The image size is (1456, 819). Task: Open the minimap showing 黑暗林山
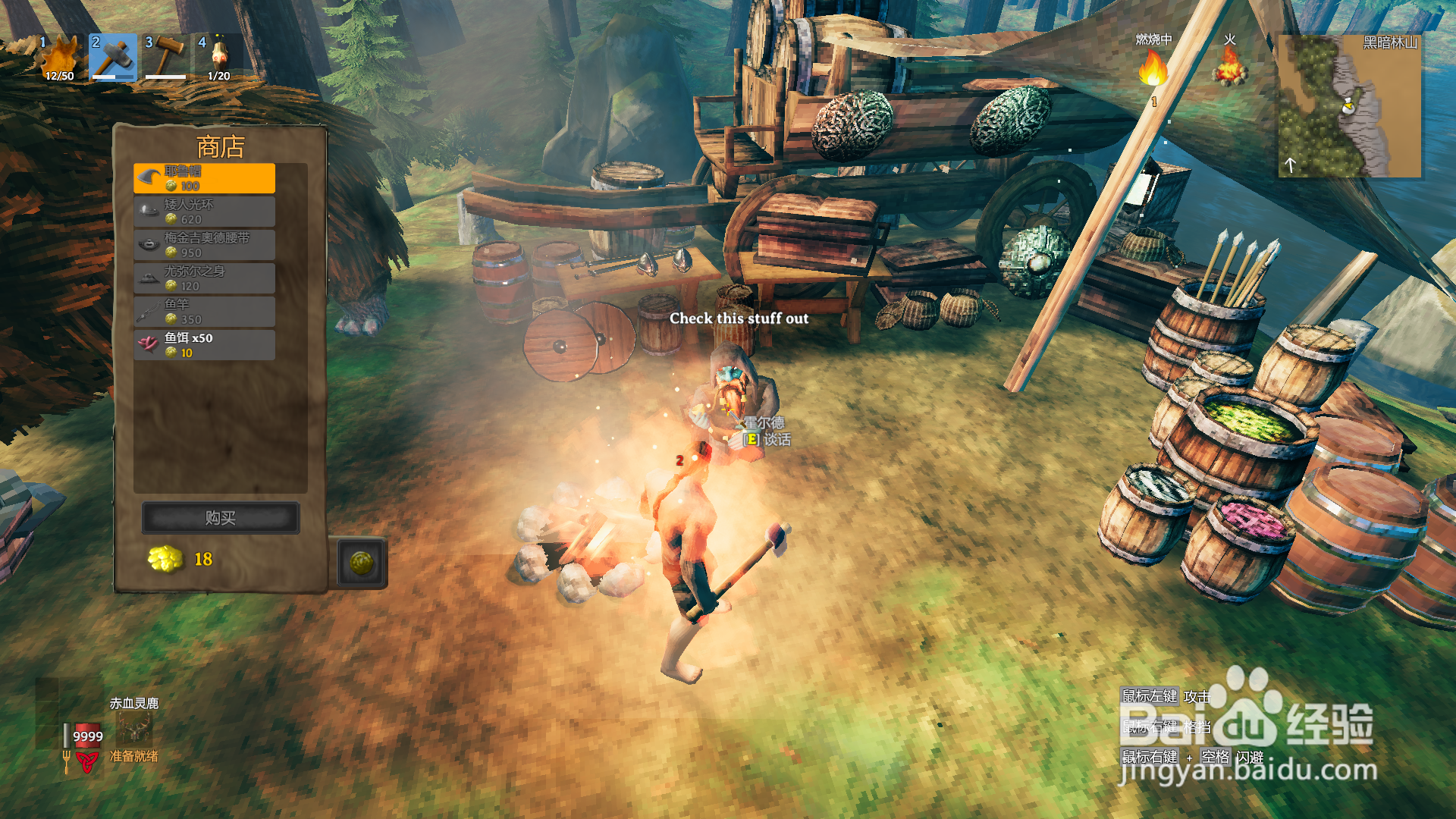point(1349,105)
